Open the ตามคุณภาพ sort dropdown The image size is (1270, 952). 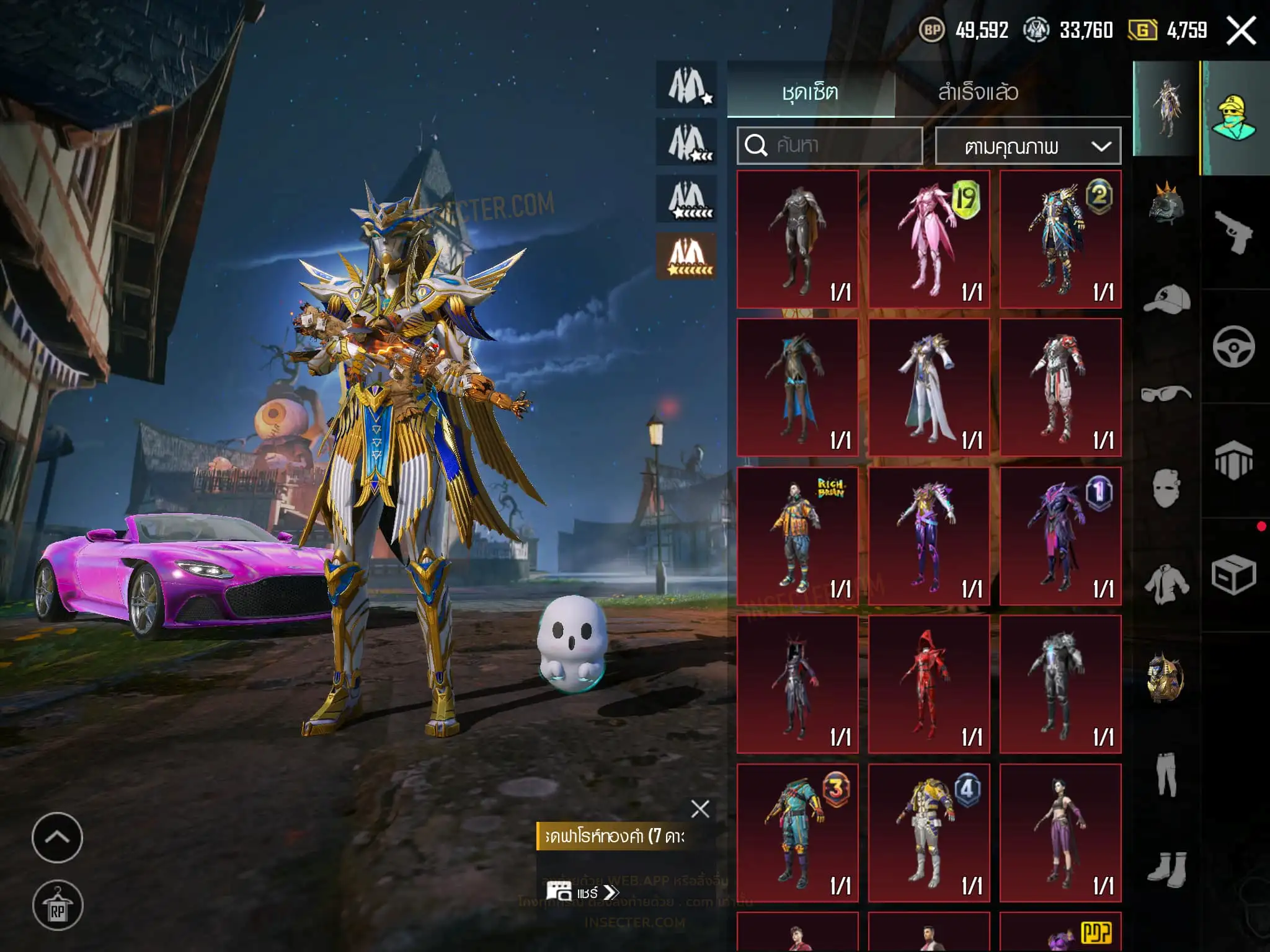[1028, 146]
